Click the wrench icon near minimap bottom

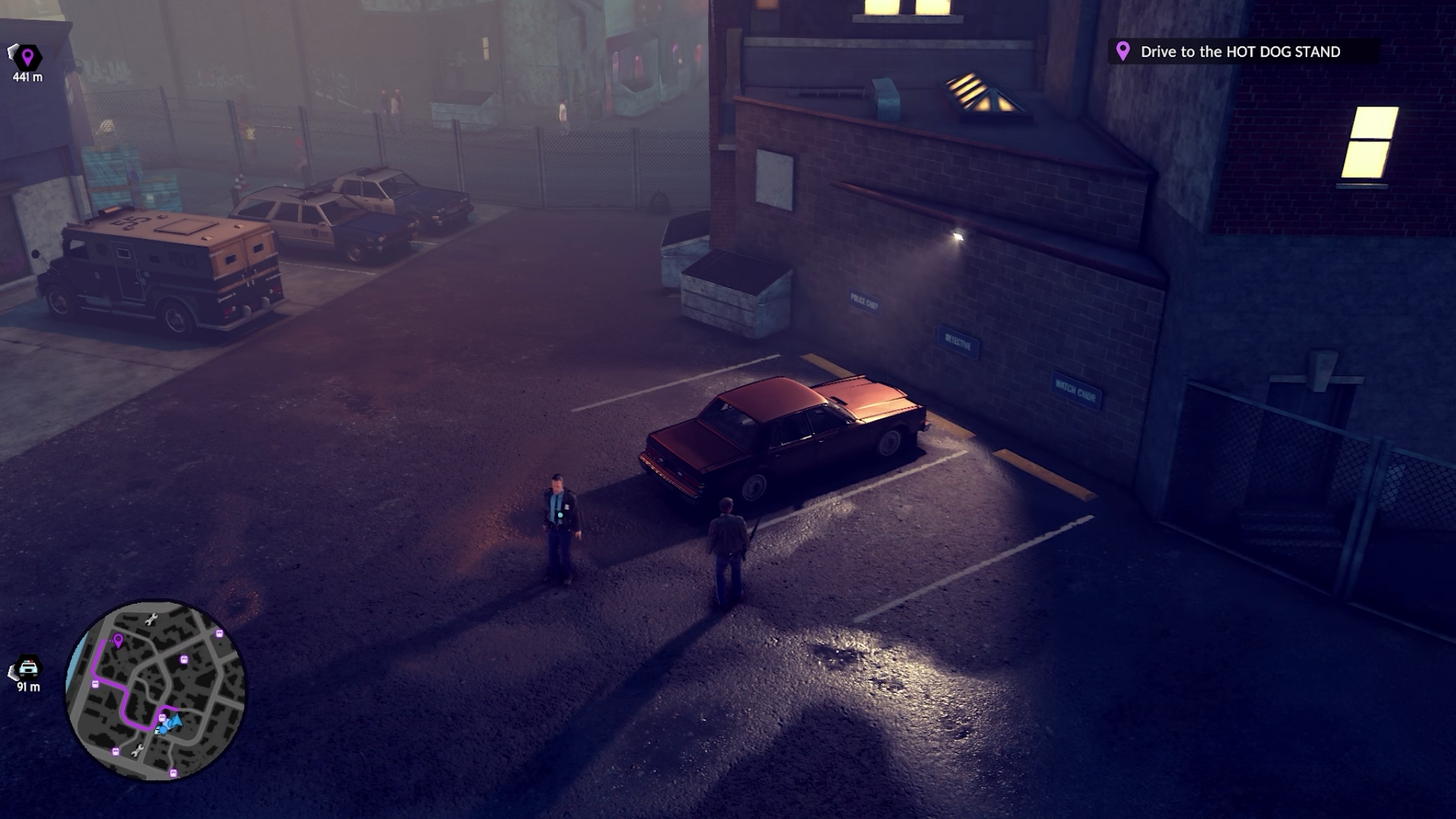(x=138, y=751)
